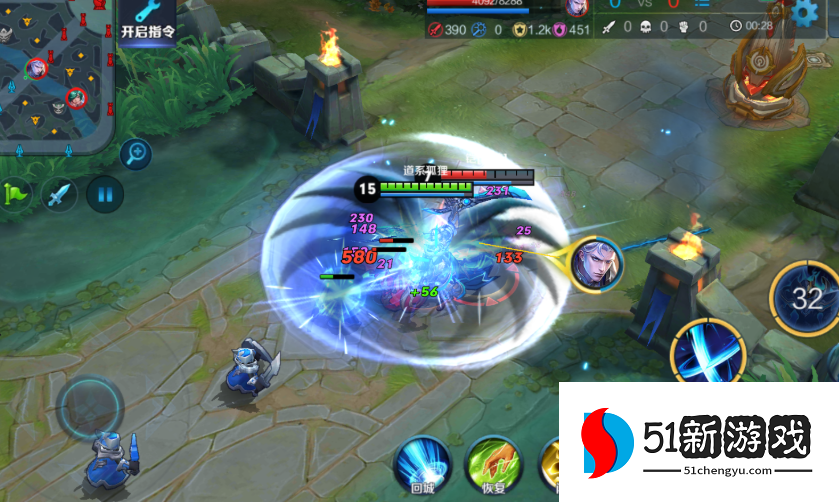839x502 pixels.
Task: Pause using the blue pause button
Action: coord(104,192)
